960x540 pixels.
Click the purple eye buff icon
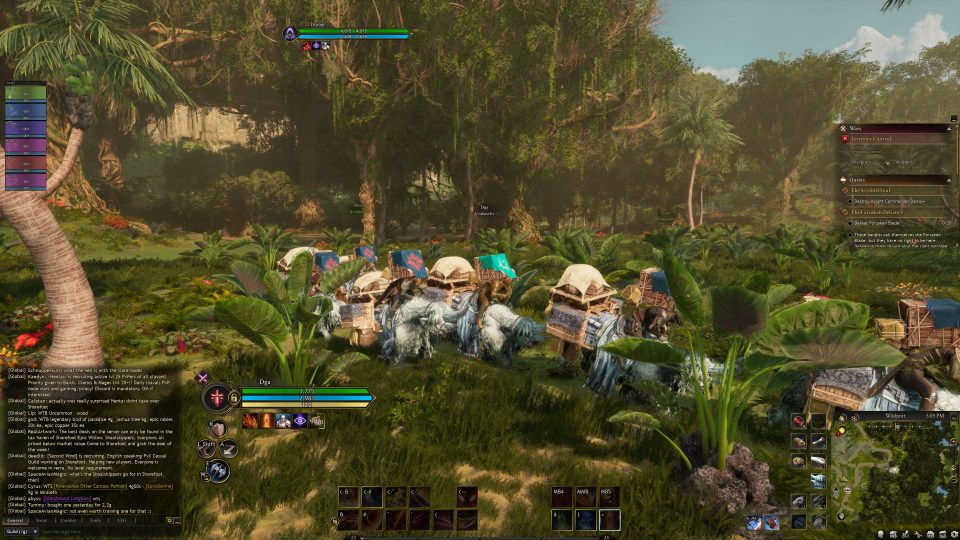[x=300, y=421]
